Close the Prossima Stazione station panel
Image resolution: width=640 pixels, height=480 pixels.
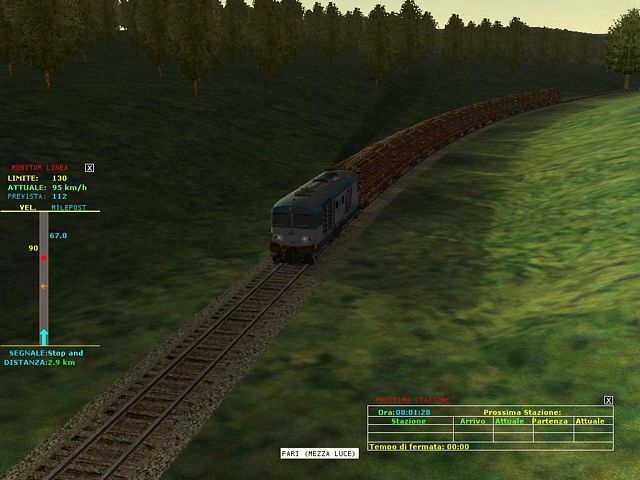click(x=608, y=400)
